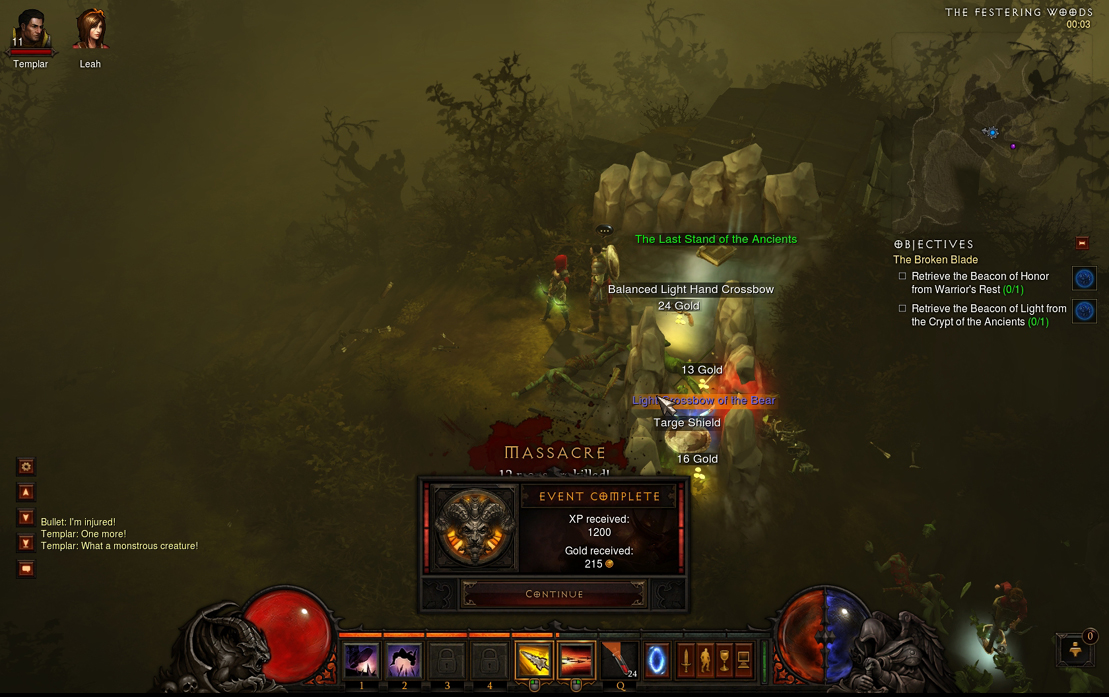
Task: Select the red flying arrows secondary skill
Action: click(576, 661)
